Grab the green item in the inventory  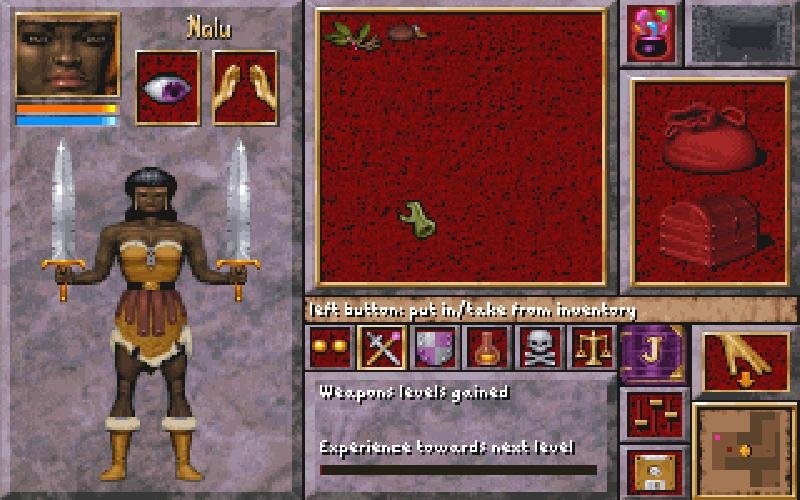tap(416, 219)
